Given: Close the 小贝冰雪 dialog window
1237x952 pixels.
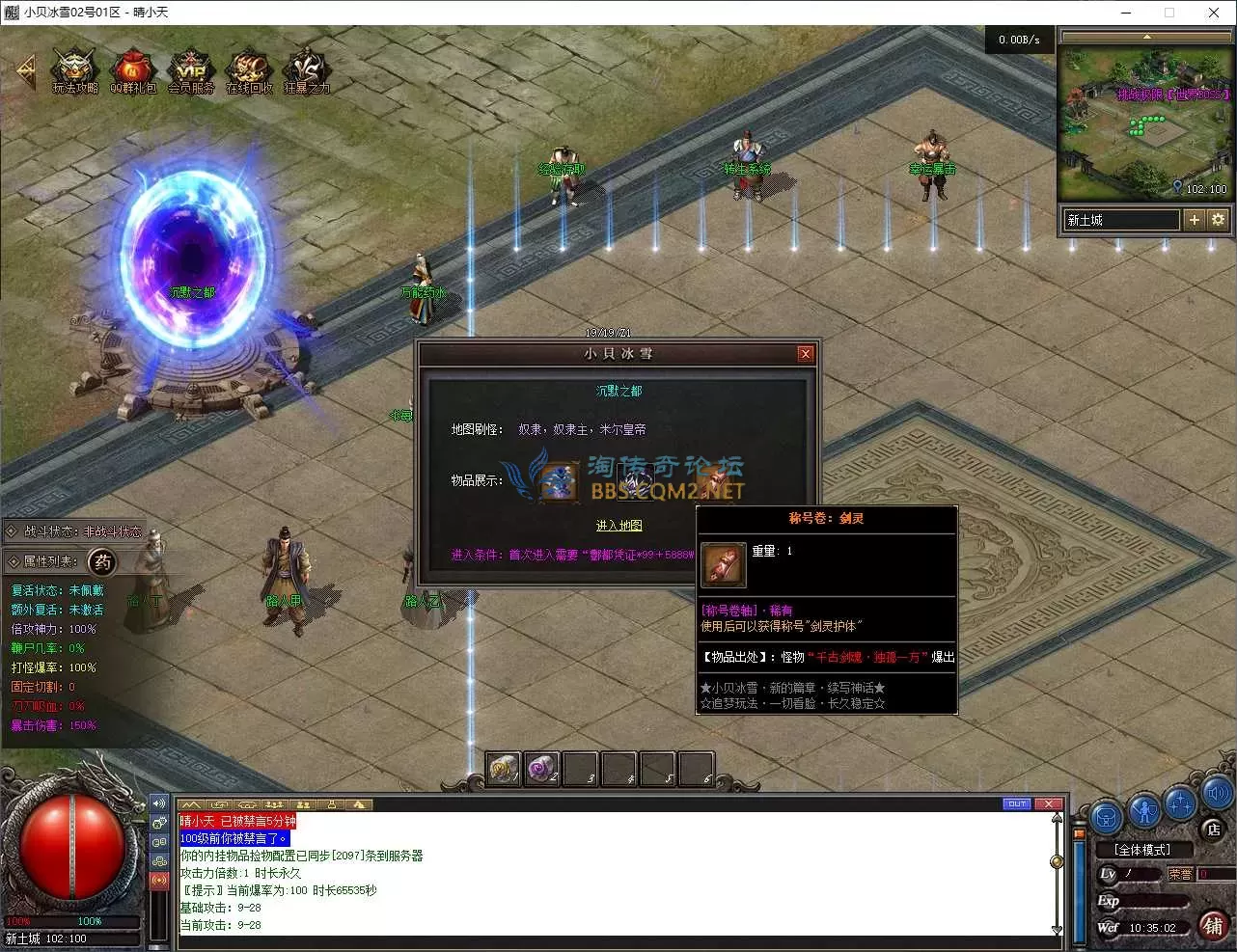Looking at the screenshot, I should pyautogui.click(x=806, y=354).
